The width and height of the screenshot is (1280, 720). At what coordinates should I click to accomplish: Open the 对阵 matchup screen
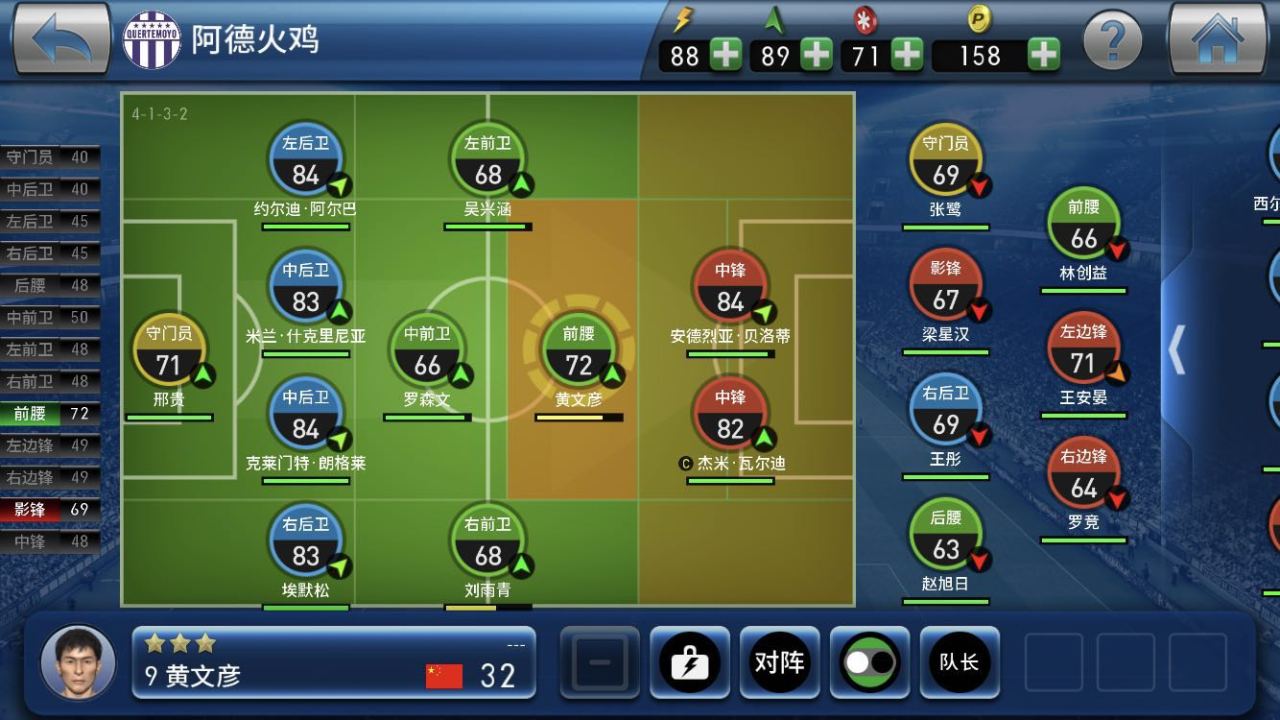779,662
